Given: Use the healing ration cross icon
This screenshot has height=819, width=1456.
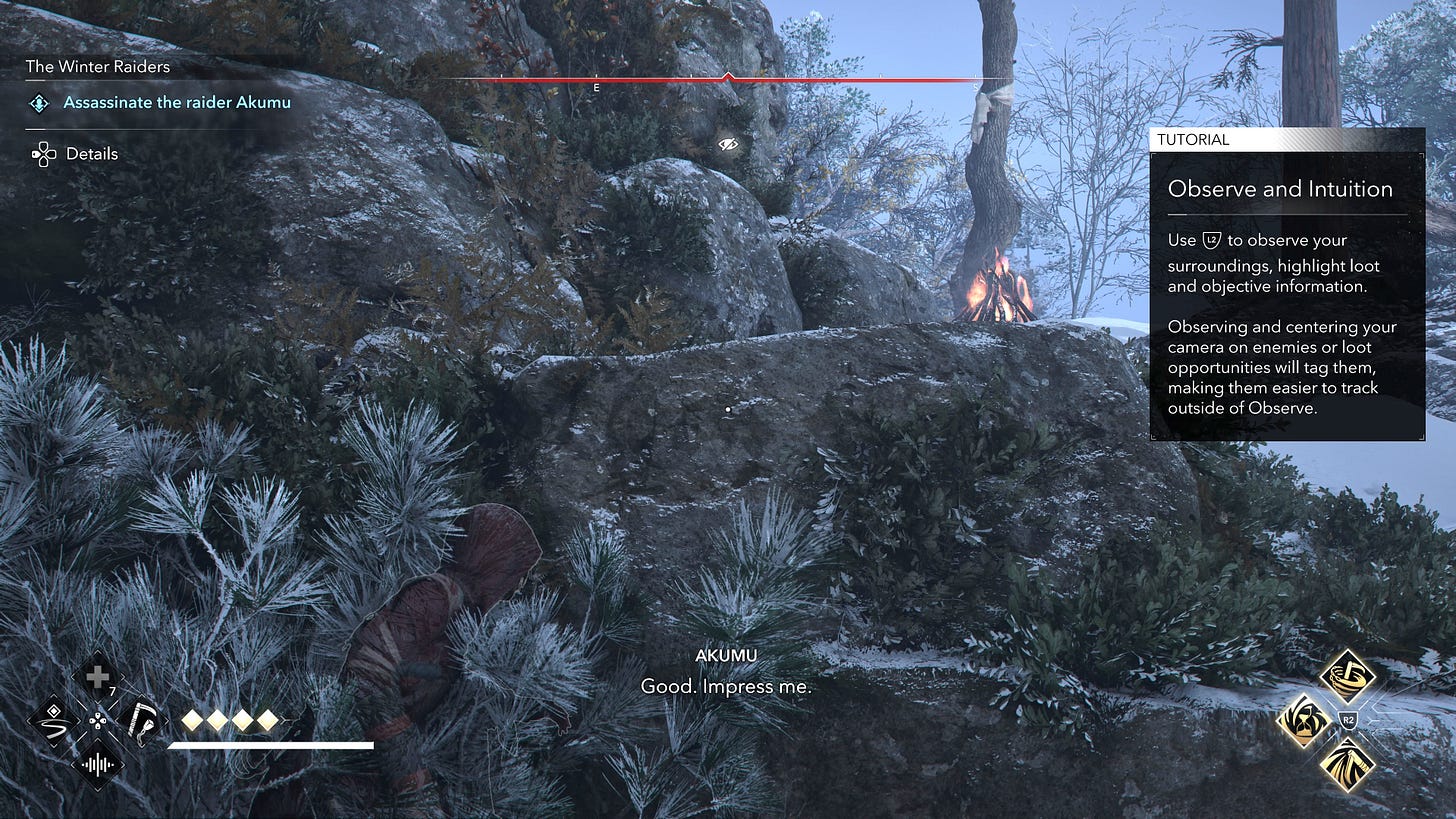Looking at the screenshot, I should click(x=97, y=678).
